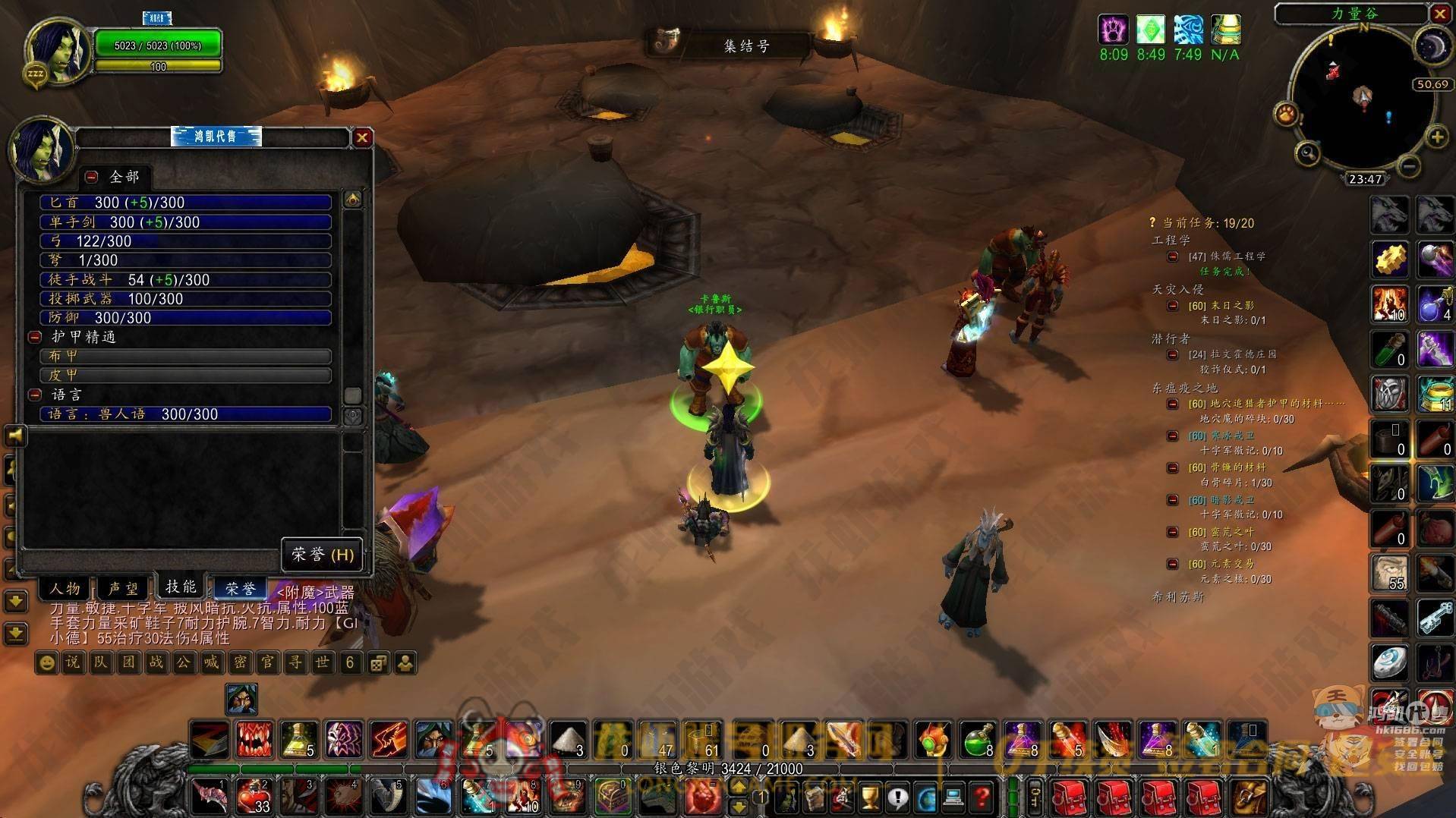This screenshot has height=818, width=1456.
Task: Zoom out the minimap with minus button
Action: (1408, 165)
